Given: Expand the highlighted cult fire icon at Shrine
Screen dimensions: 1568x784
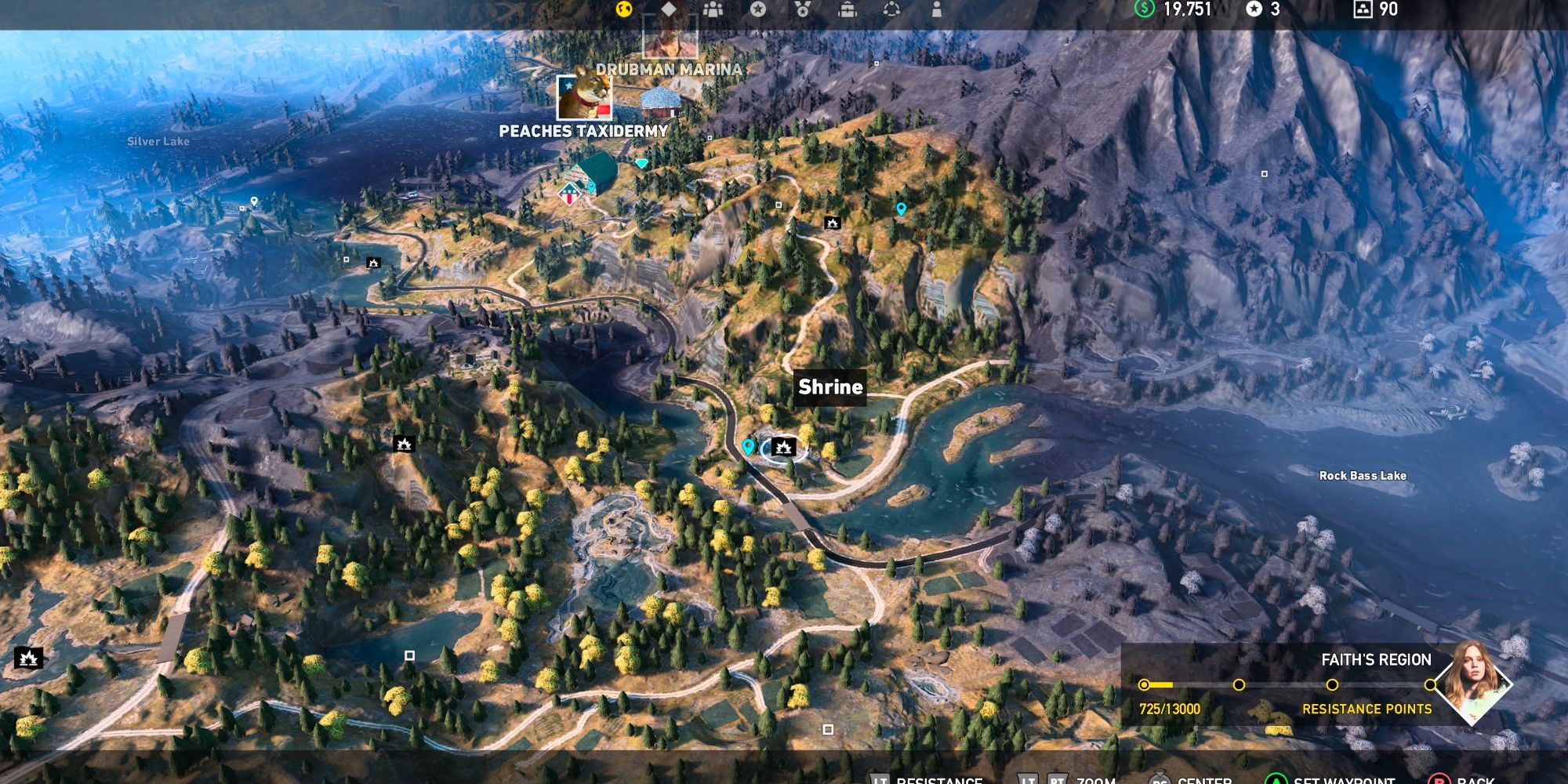Looking at the screenshot, I should [x=784, y=447].
